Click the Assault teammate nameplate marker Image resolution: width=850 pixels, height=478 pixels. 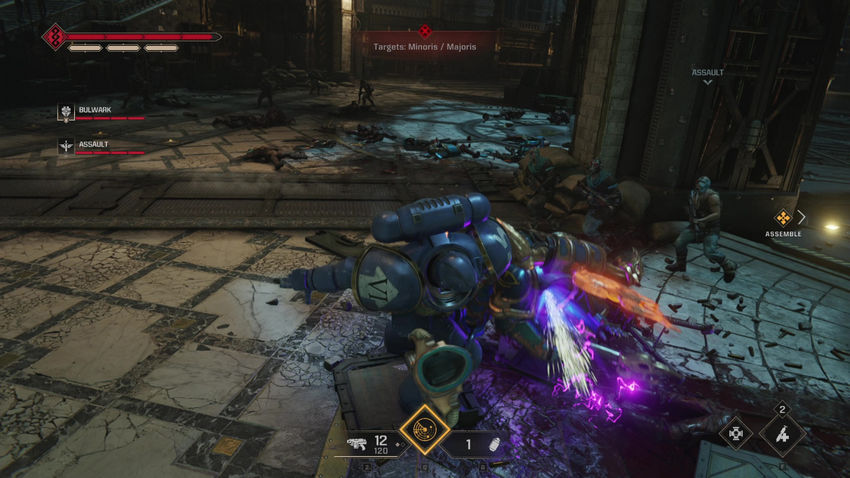pos(707,74)
